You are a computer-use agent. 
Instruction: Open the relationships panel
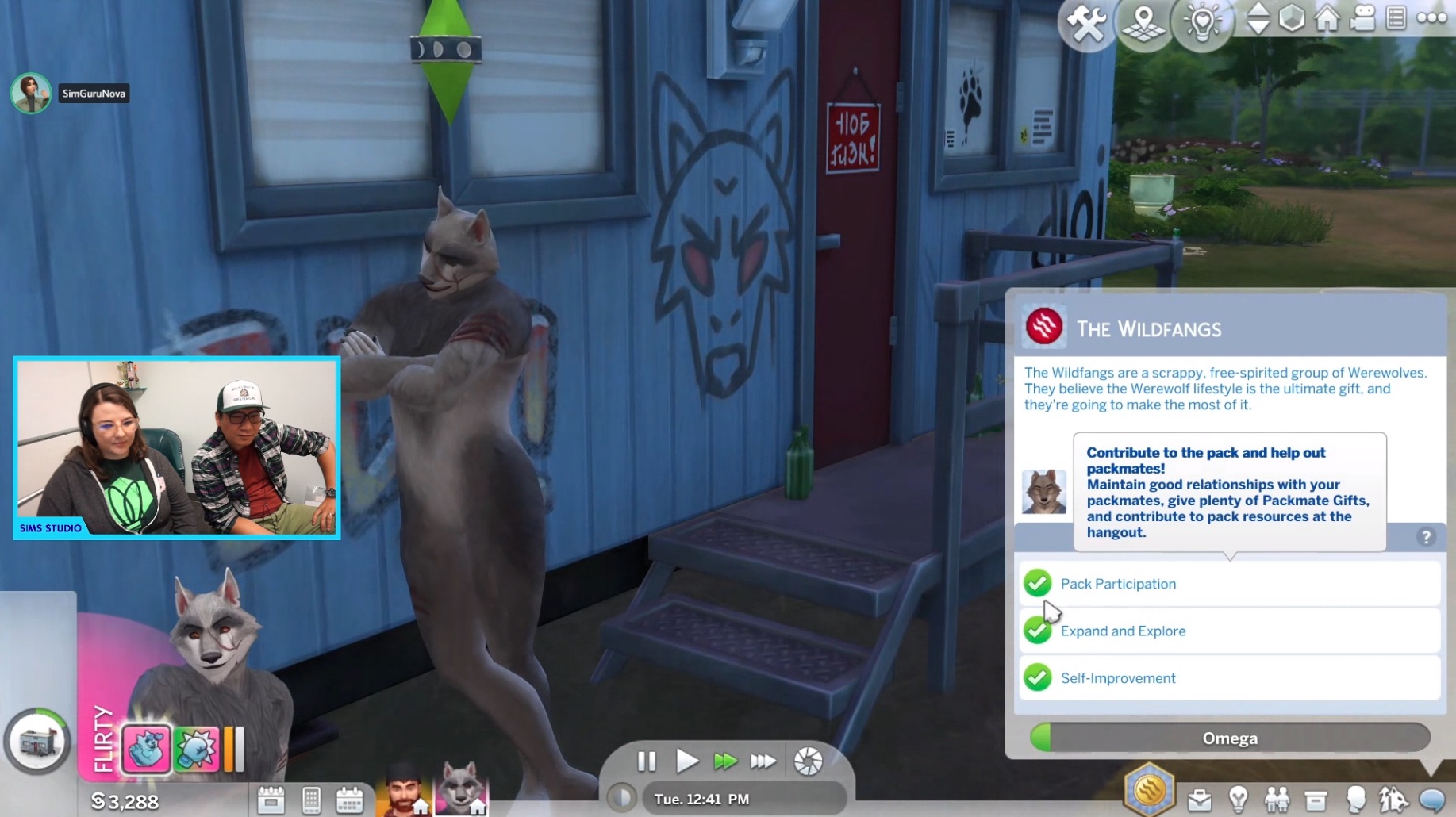[x=1277, y=800]
